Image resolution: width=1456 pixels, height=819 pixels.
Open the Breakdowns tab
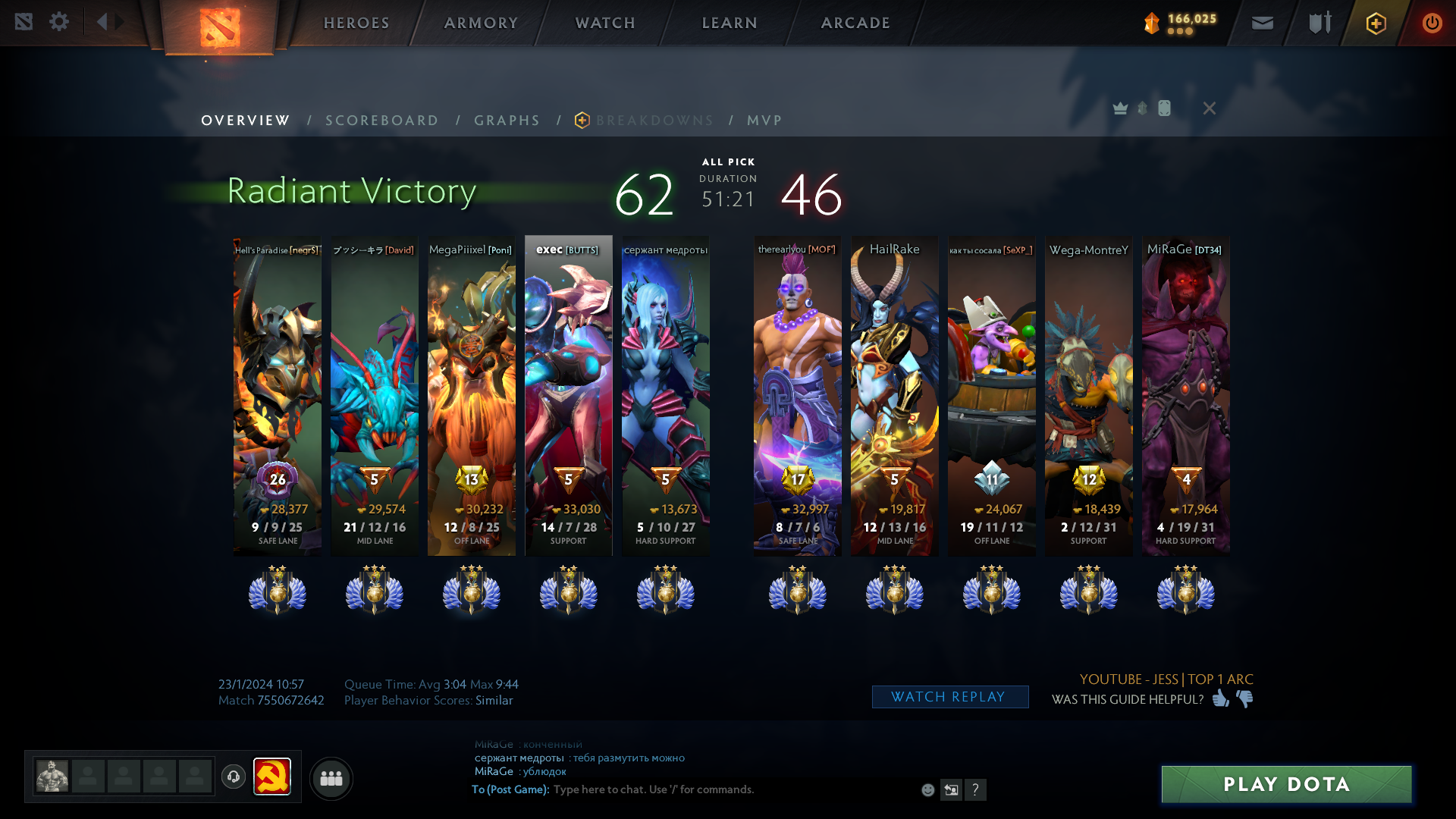[x=654, y=121]
